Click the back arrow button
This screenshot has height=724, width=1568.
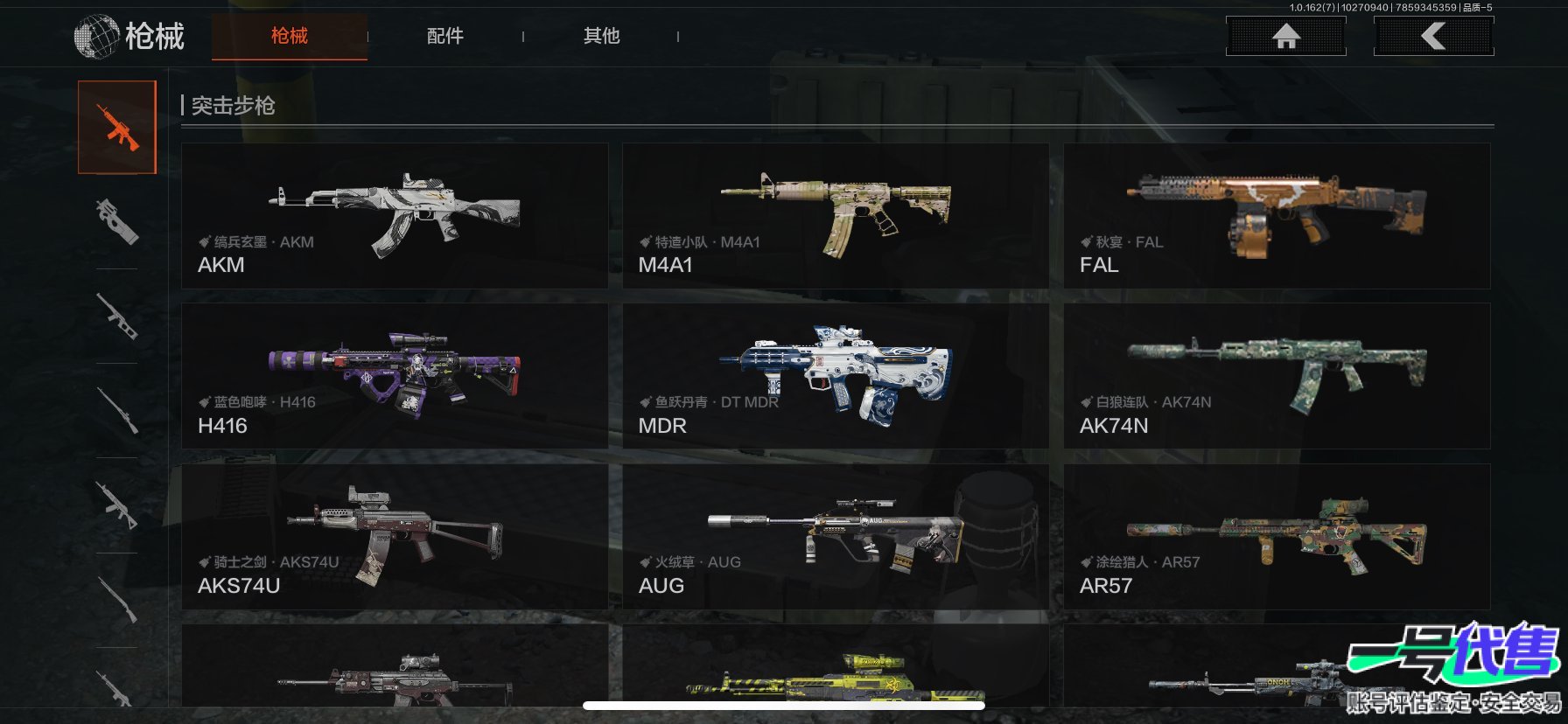pyautogui.click(x=1433, y=36)
